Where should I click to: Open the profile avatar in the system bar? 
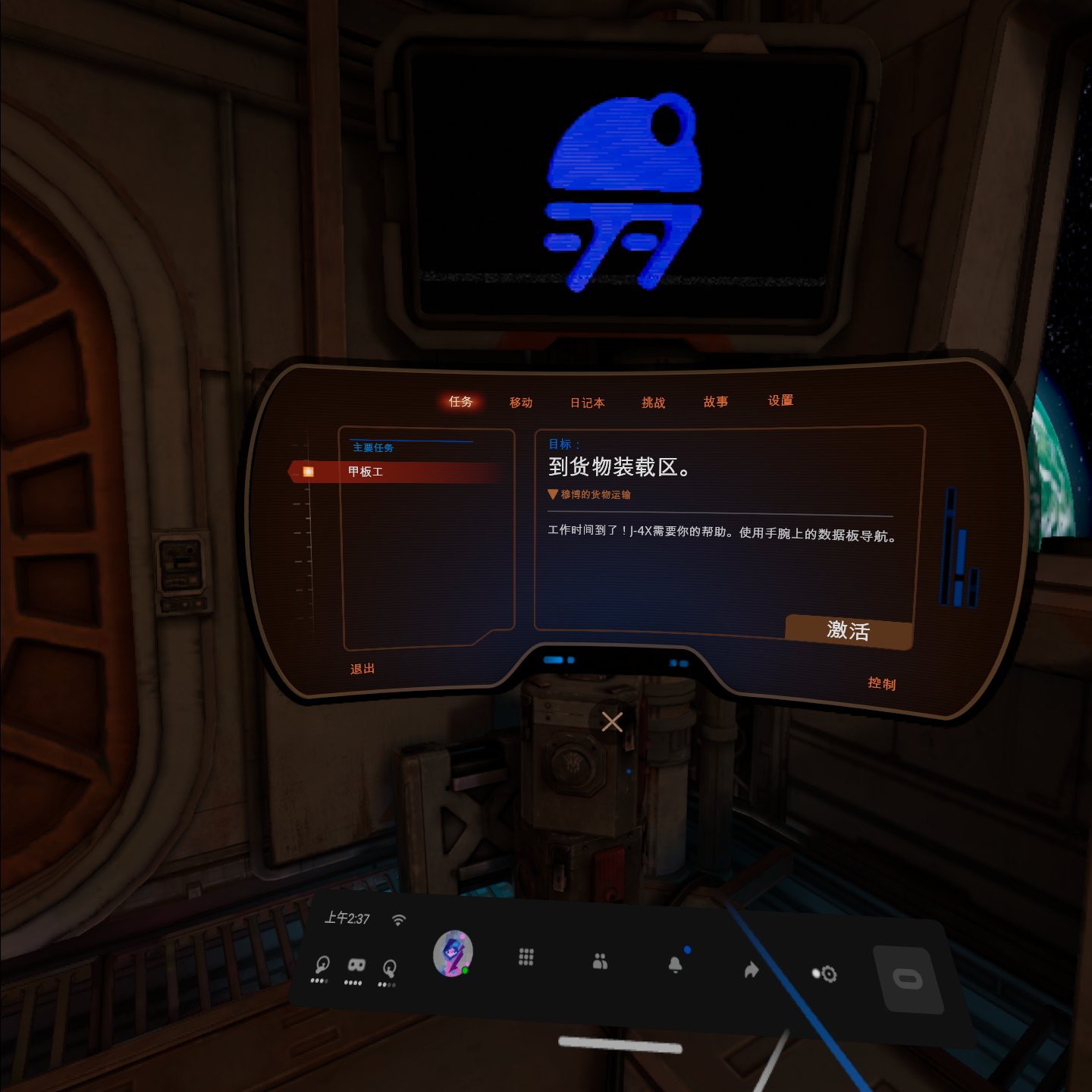[x=453, y=953]
